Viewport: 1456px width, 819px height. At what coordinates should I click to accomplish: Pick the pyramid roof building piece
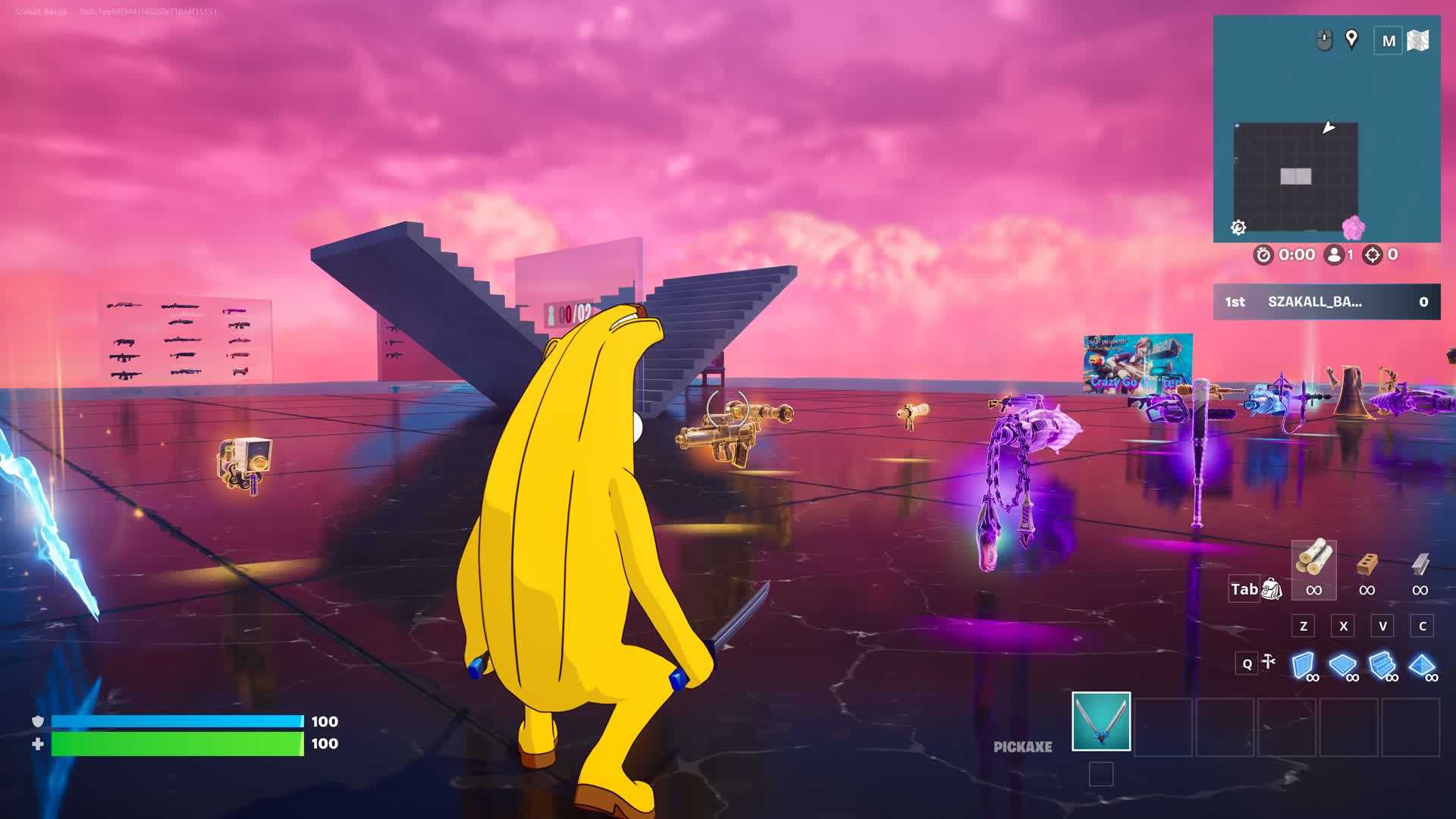point(1422,665)
